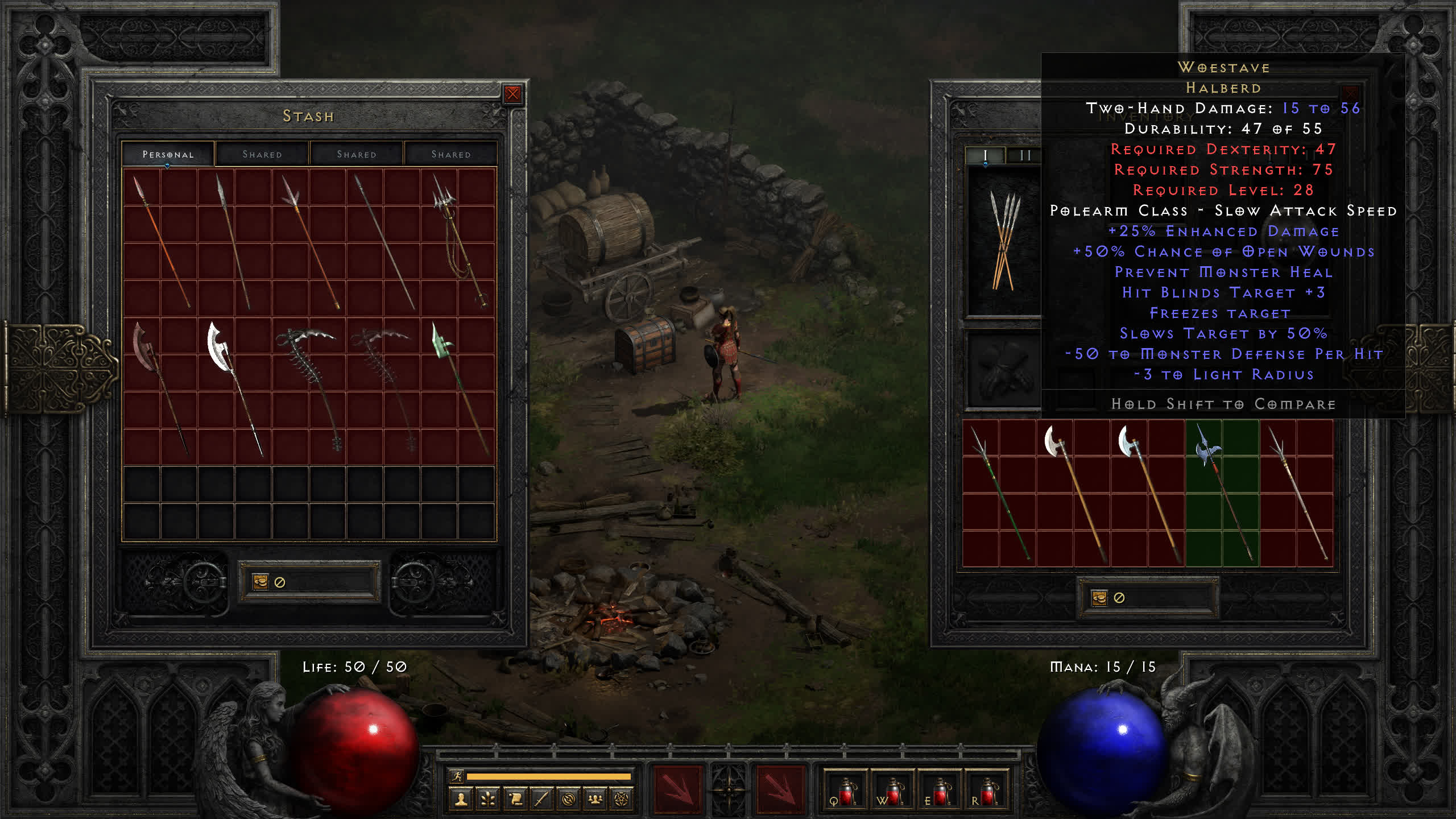Toggle the run/walk button
Screen dimensions: 1456x819
pyautogui.click(x=457, y=776)
